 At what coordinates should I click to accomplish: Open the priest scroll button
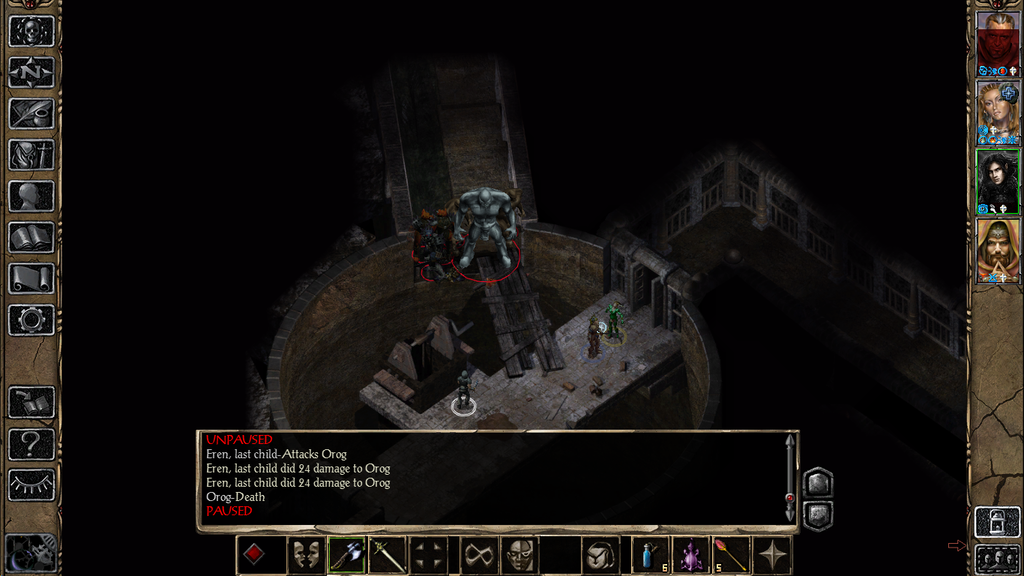tap(31, 278)
